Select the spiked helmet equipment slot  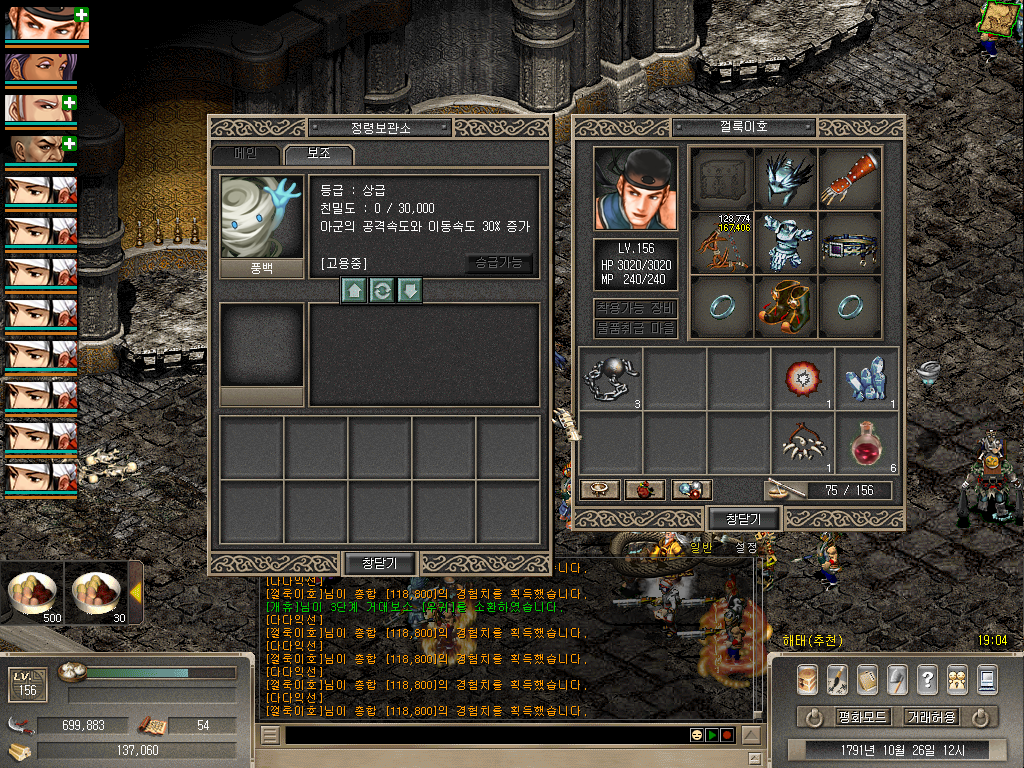click(785, 177)
